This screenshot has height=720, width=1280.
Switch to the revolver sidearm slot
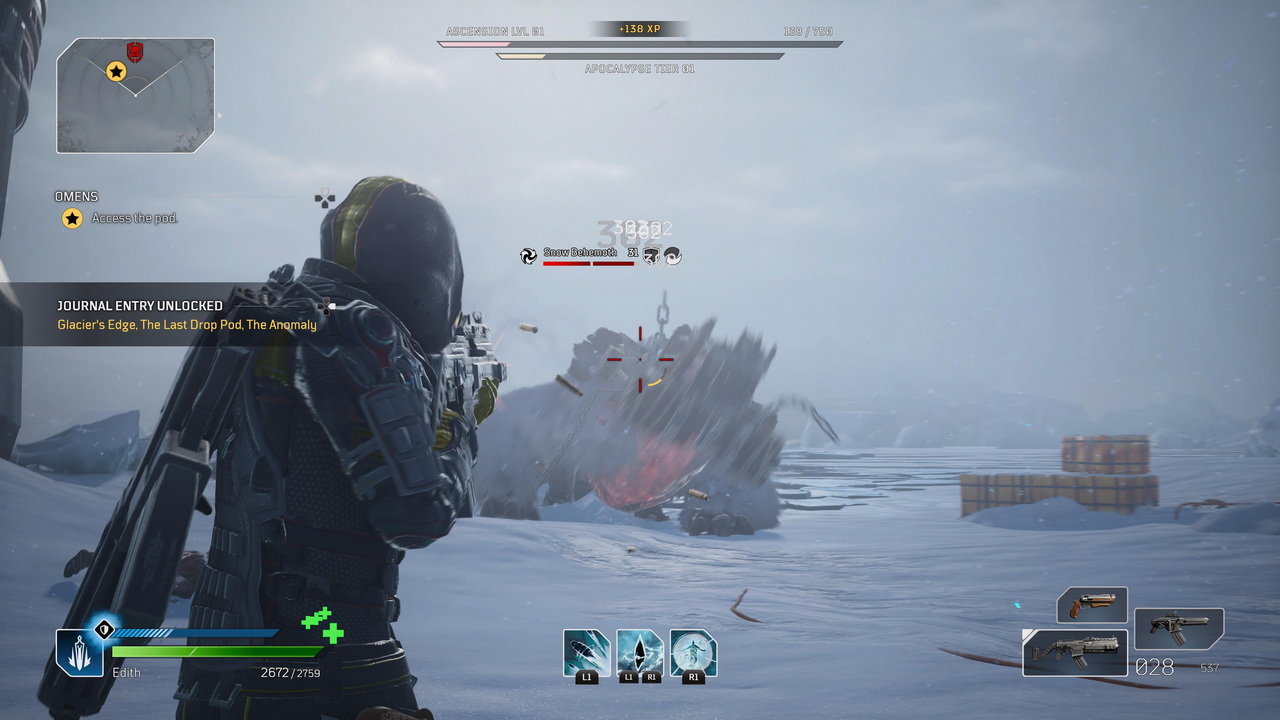pos(1092,605)
